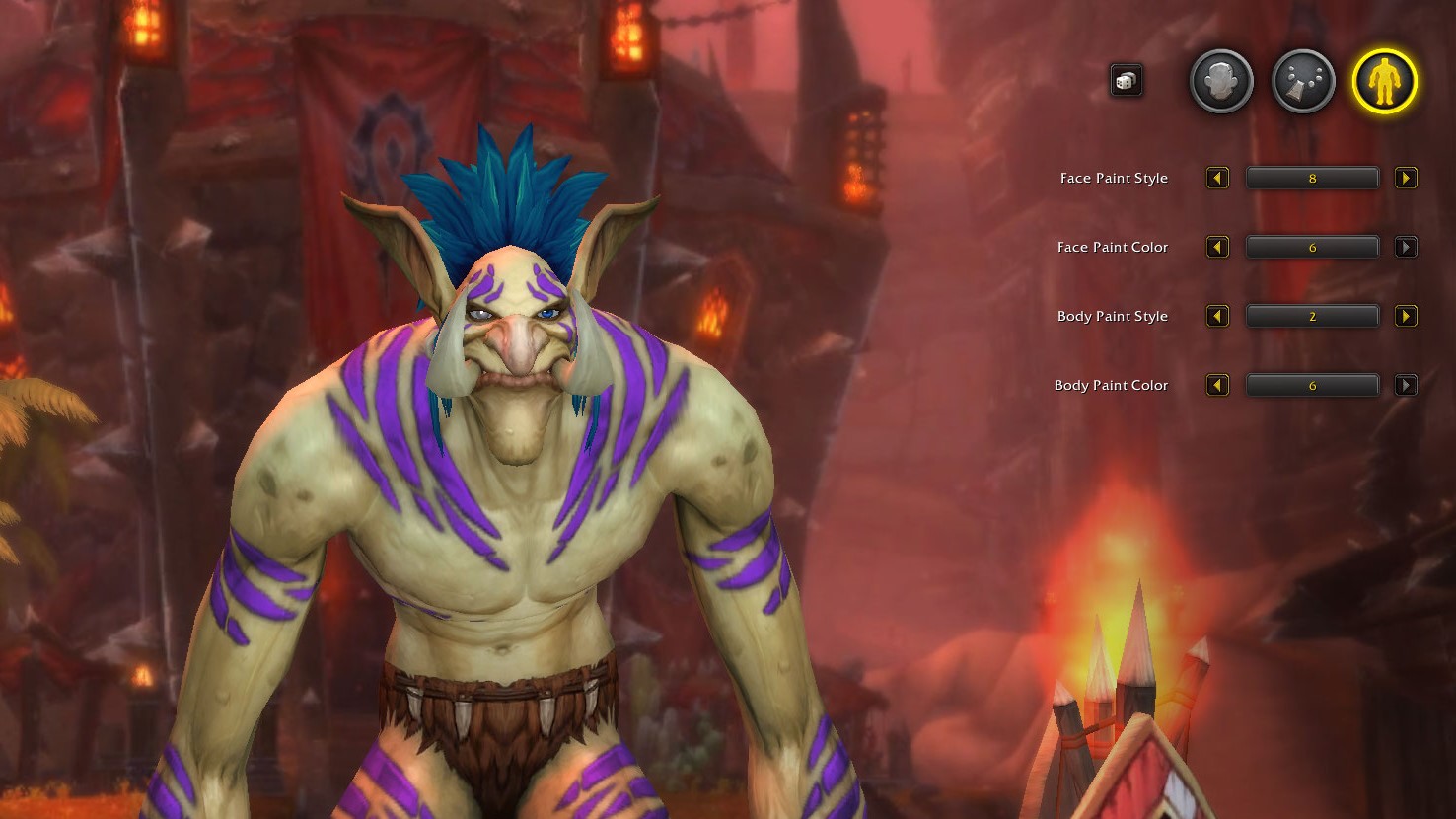
Task: Click the dice icon to randomize appearance
Action: coord(1126,81)
